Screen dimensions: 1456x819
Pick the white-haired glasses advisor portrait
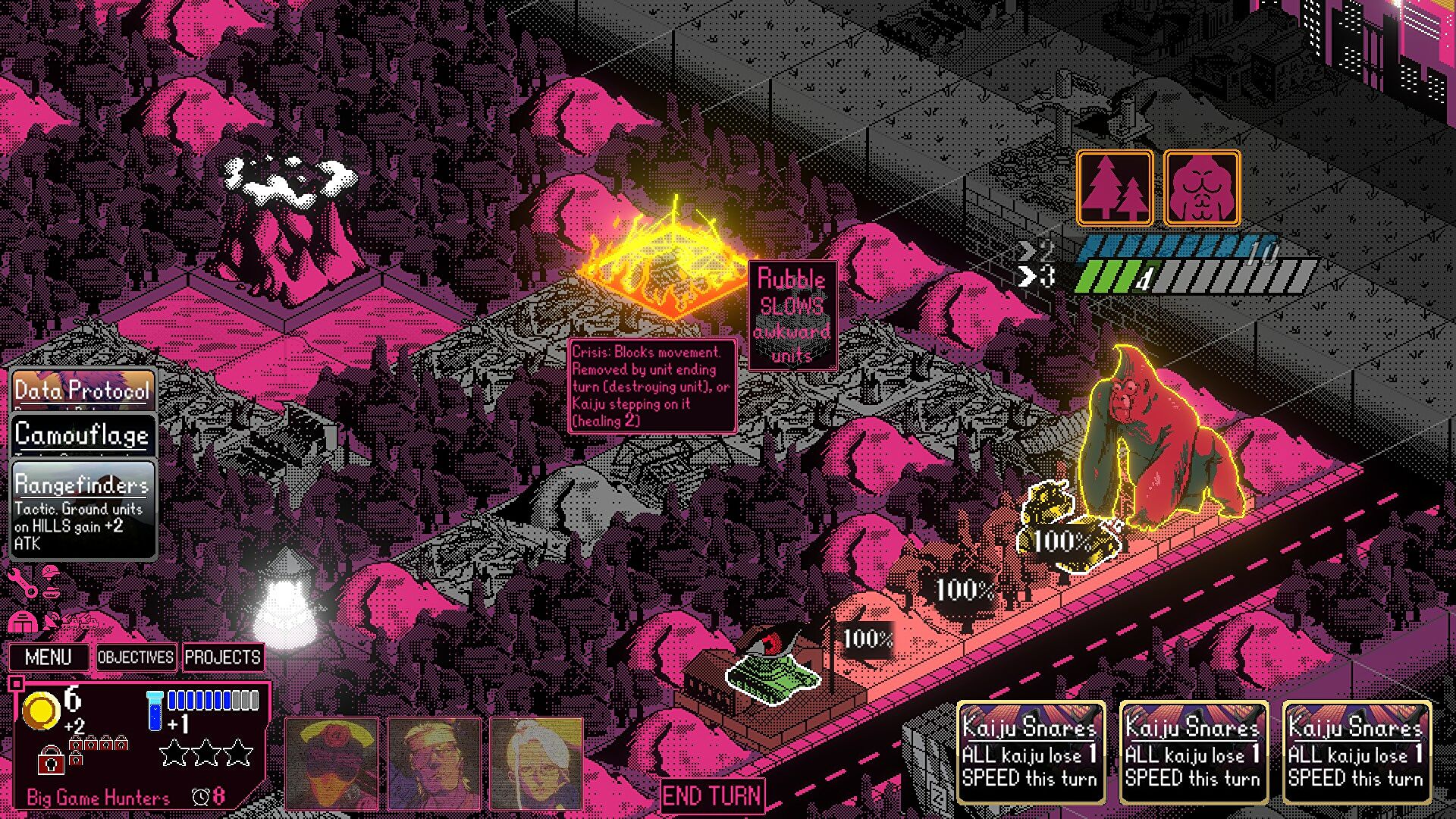536,763
